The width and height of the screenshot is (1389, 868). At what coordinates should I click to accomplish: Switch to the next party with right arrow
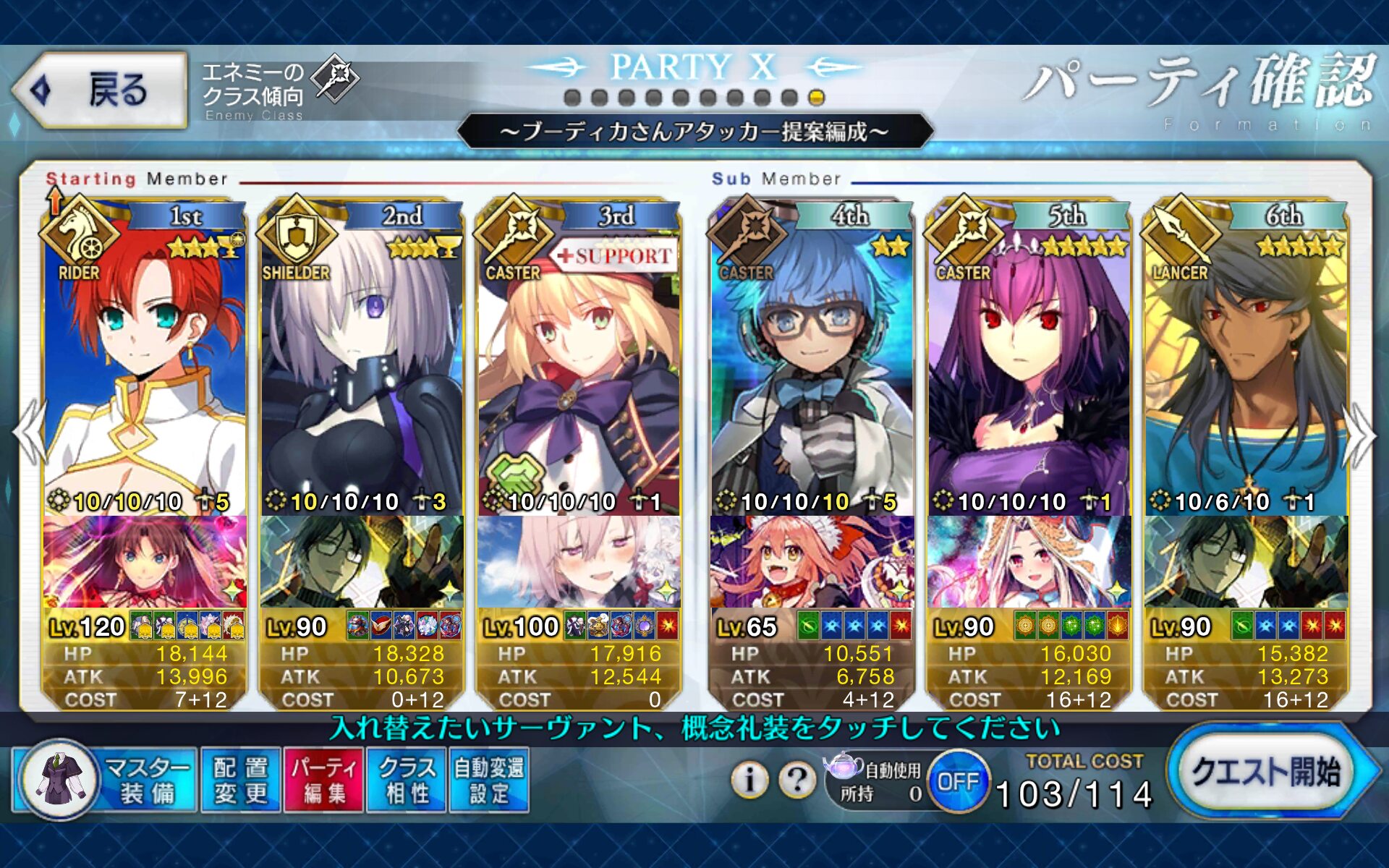1360,435
